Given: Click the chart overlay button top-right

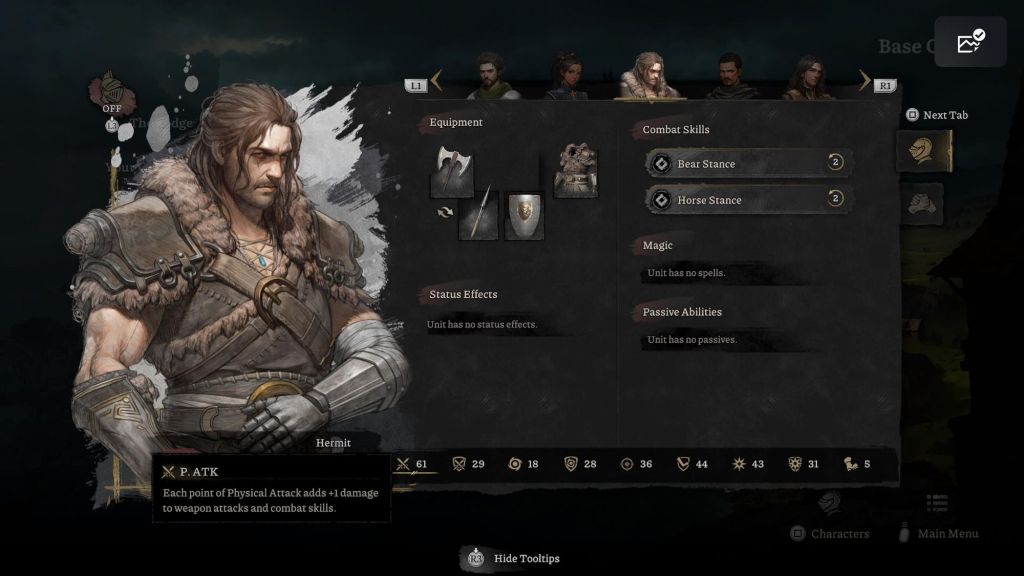Looking at the screenshot, I should pyautogui.click(x=970, y=42).
